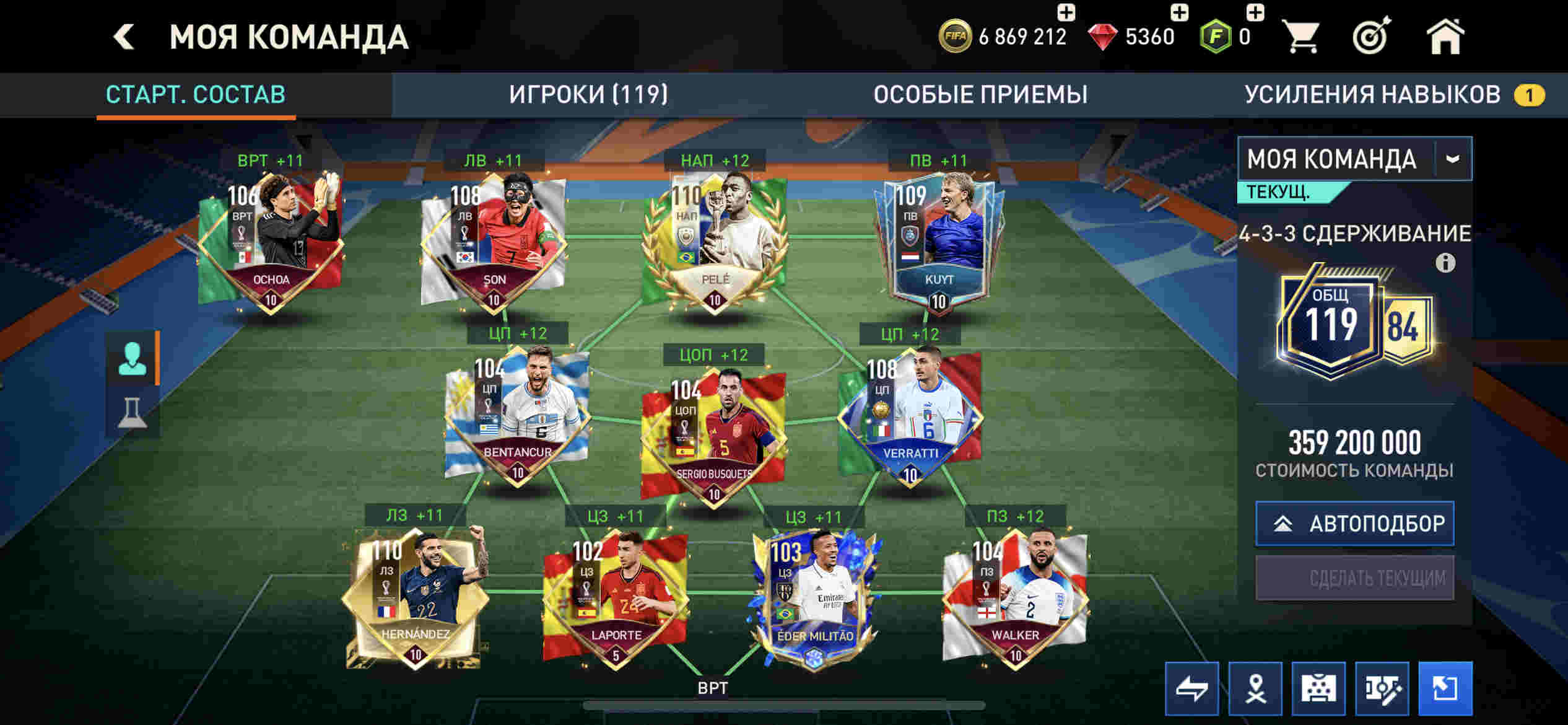Click the АВТОПОДБОР button
1568x725 pixels.
click(x=1354, y=524)
